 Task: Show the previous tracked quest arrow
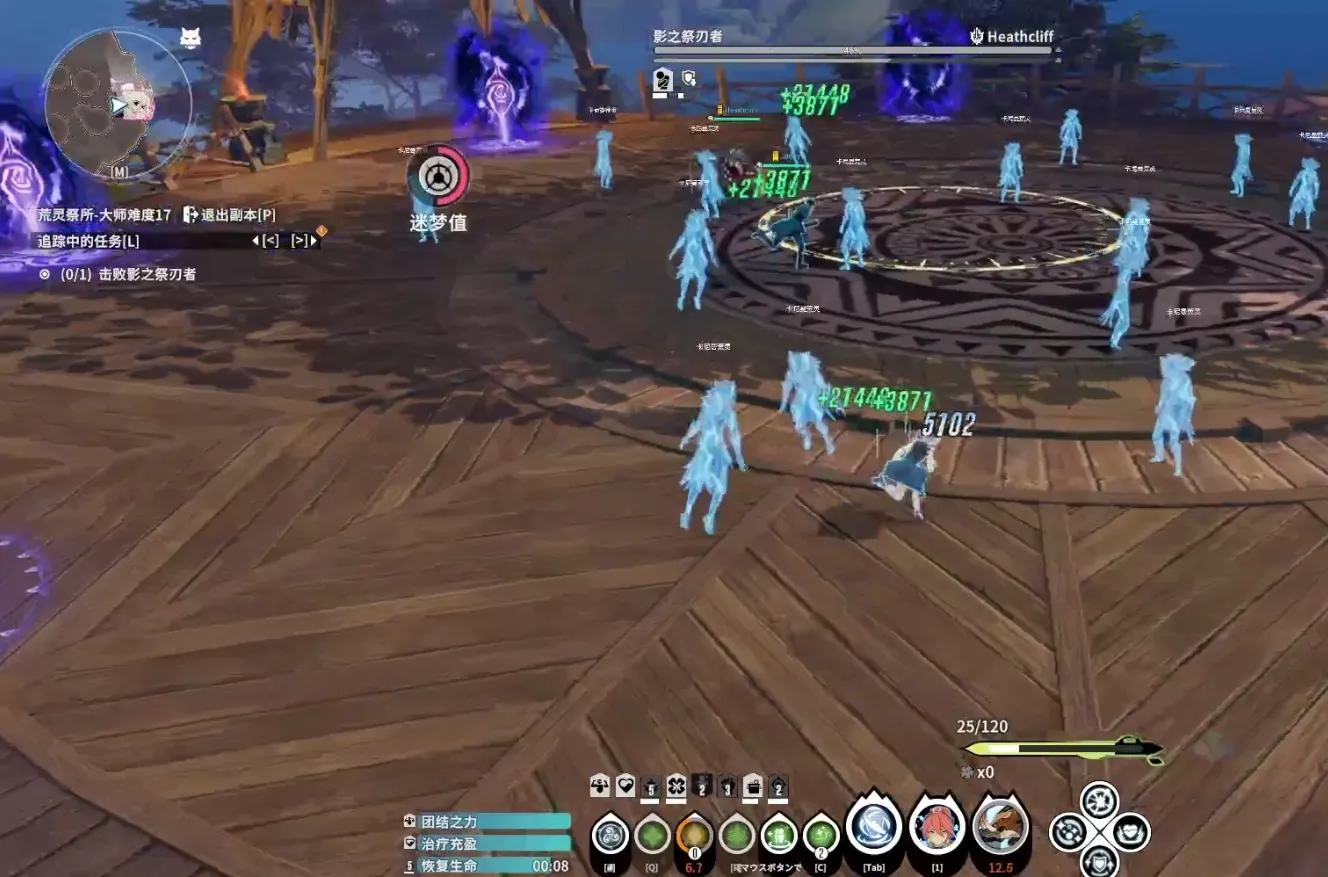coord(269,240)
